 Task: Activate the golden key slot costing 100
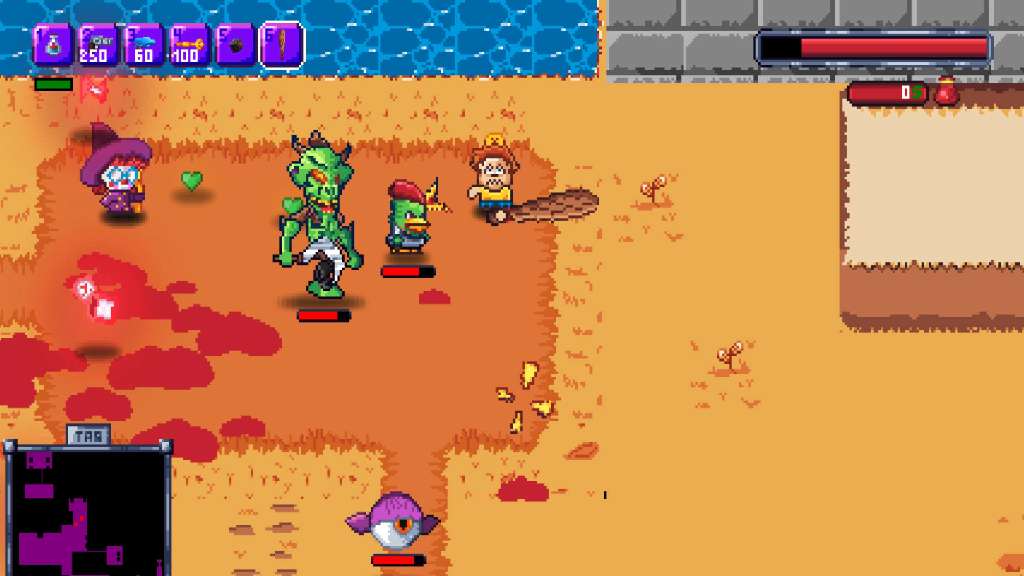tap(189, 46)
